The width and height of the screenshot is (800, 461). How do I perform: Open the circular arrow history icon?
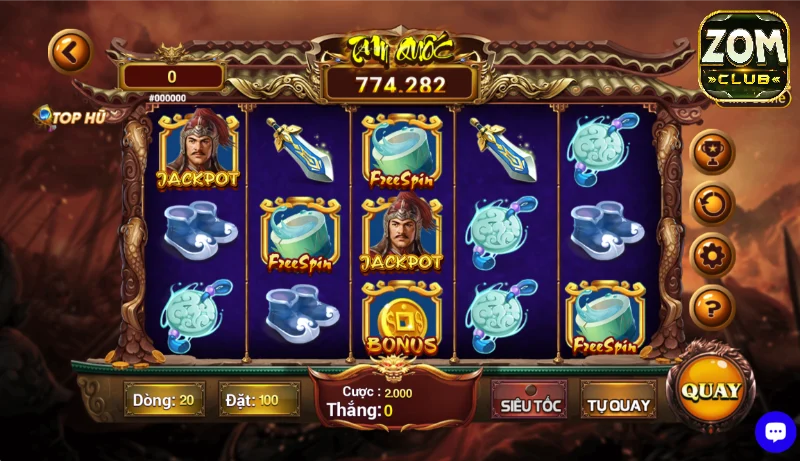coord(713,204)
